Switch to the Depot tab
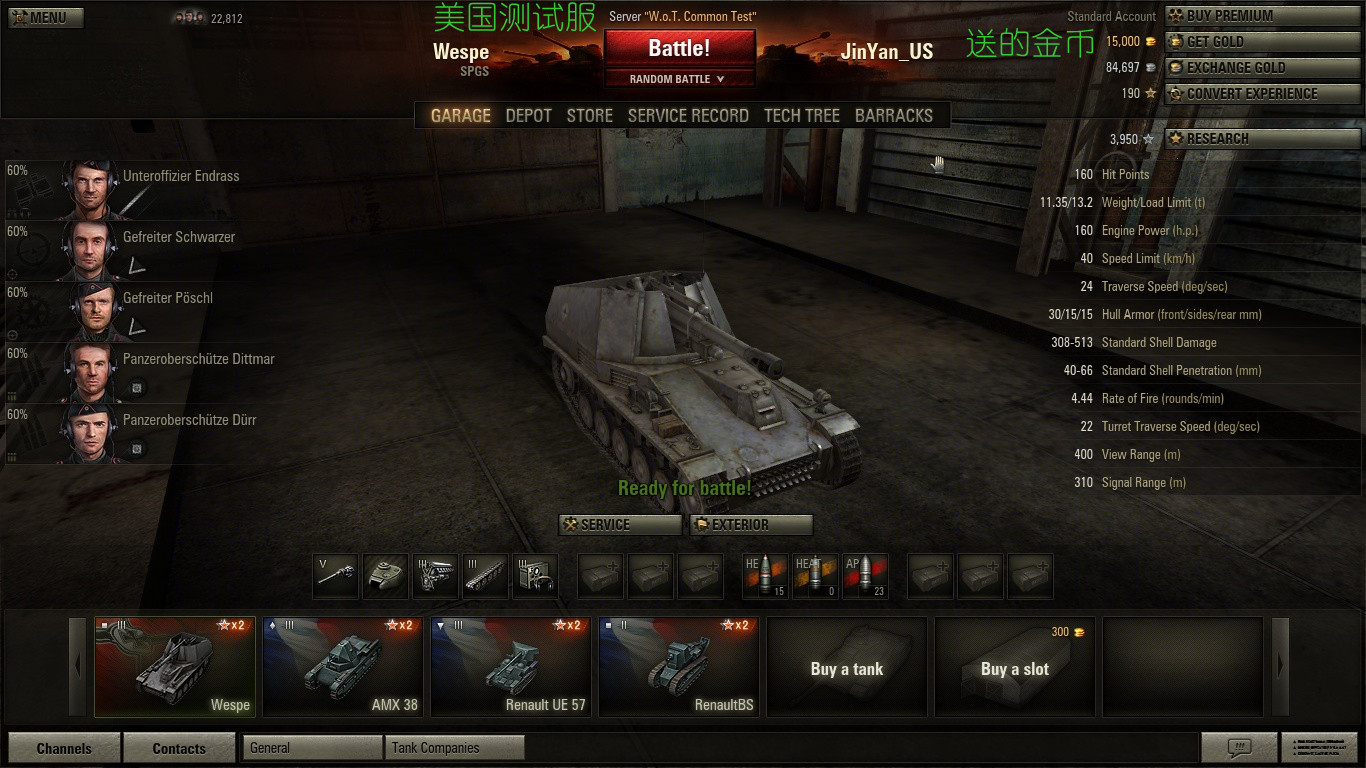The width and height of the screenshot is (1366, 768). 528,116
